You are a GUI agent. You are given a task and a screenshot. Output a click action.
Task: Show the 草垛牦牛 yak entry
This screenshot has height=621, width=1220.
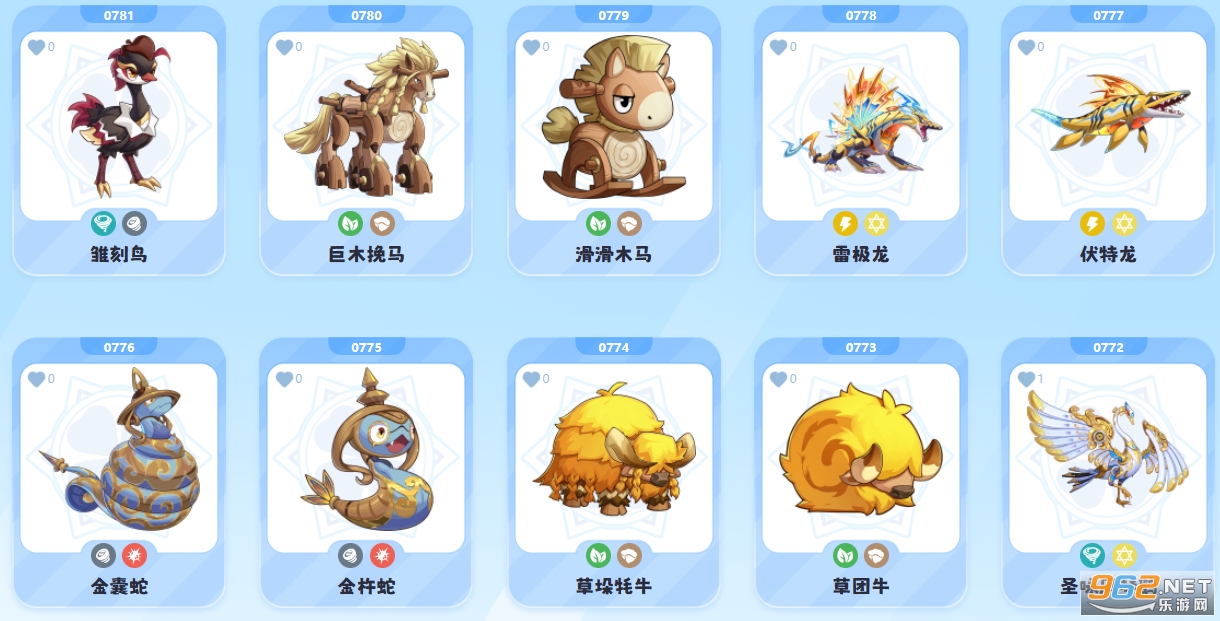click(x=613, y=458)
